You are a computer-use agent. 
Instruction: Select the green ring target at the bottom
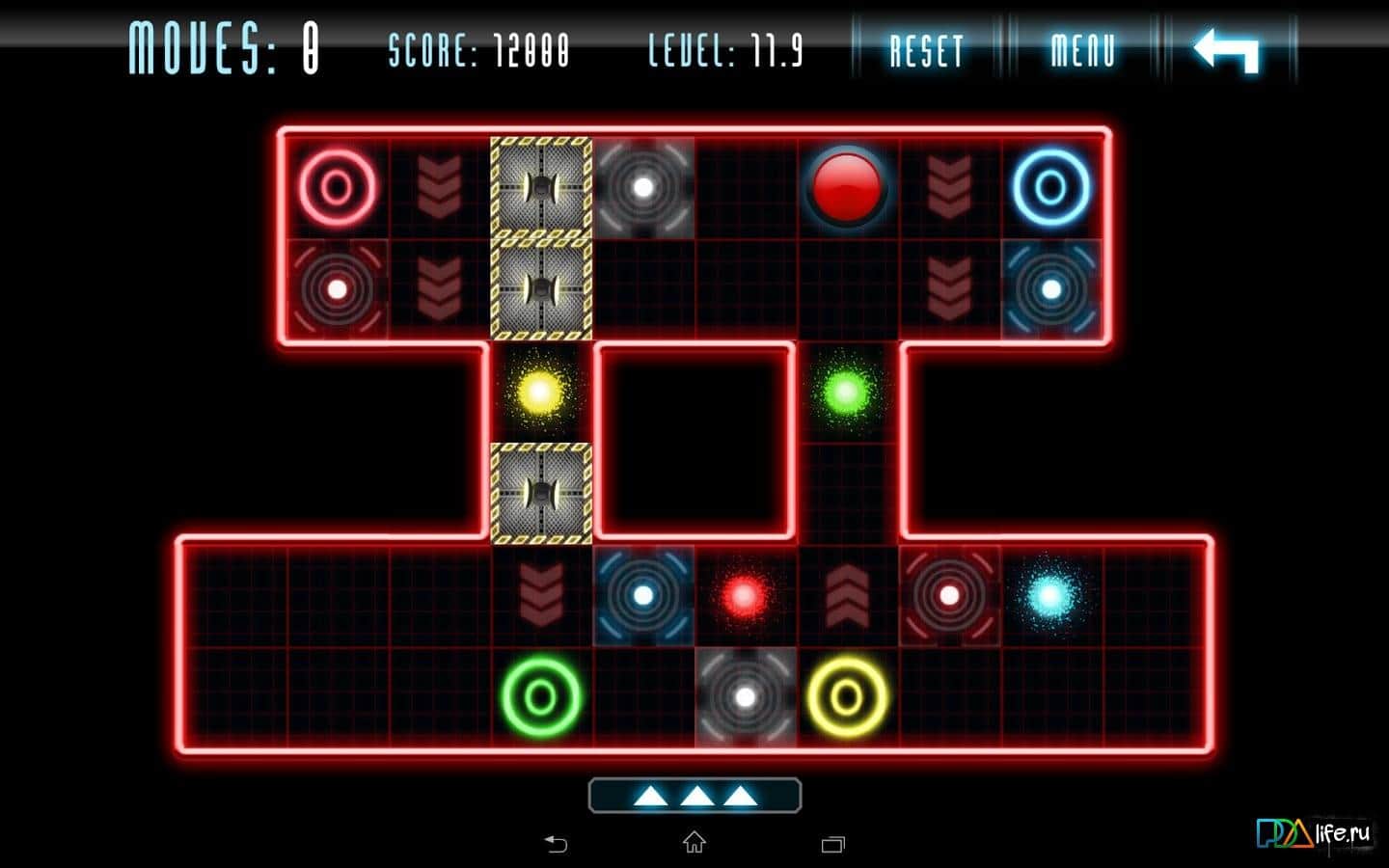pyautogui.click(x=540, y=694)
